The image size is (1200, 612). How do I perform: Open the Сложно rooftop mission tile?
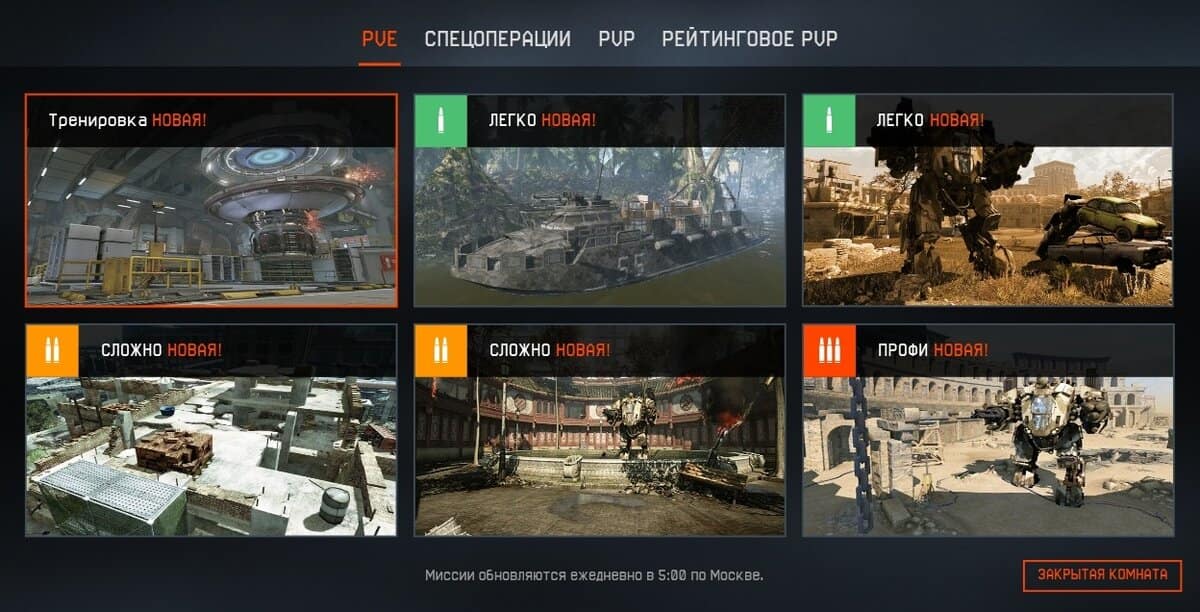(211, 430)
